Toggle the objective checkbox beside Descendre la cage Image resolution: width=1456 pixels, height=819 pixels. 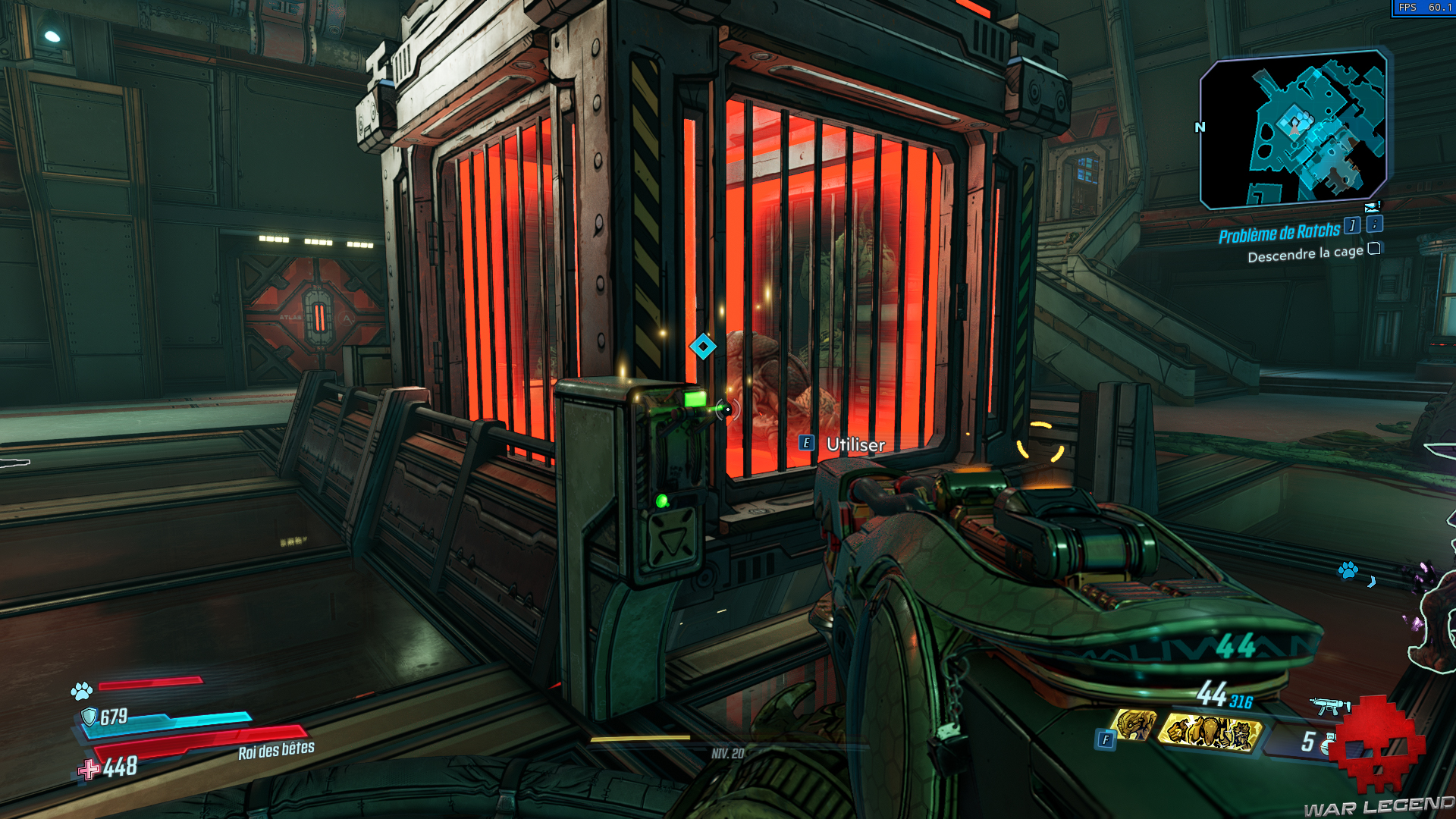1373,249
